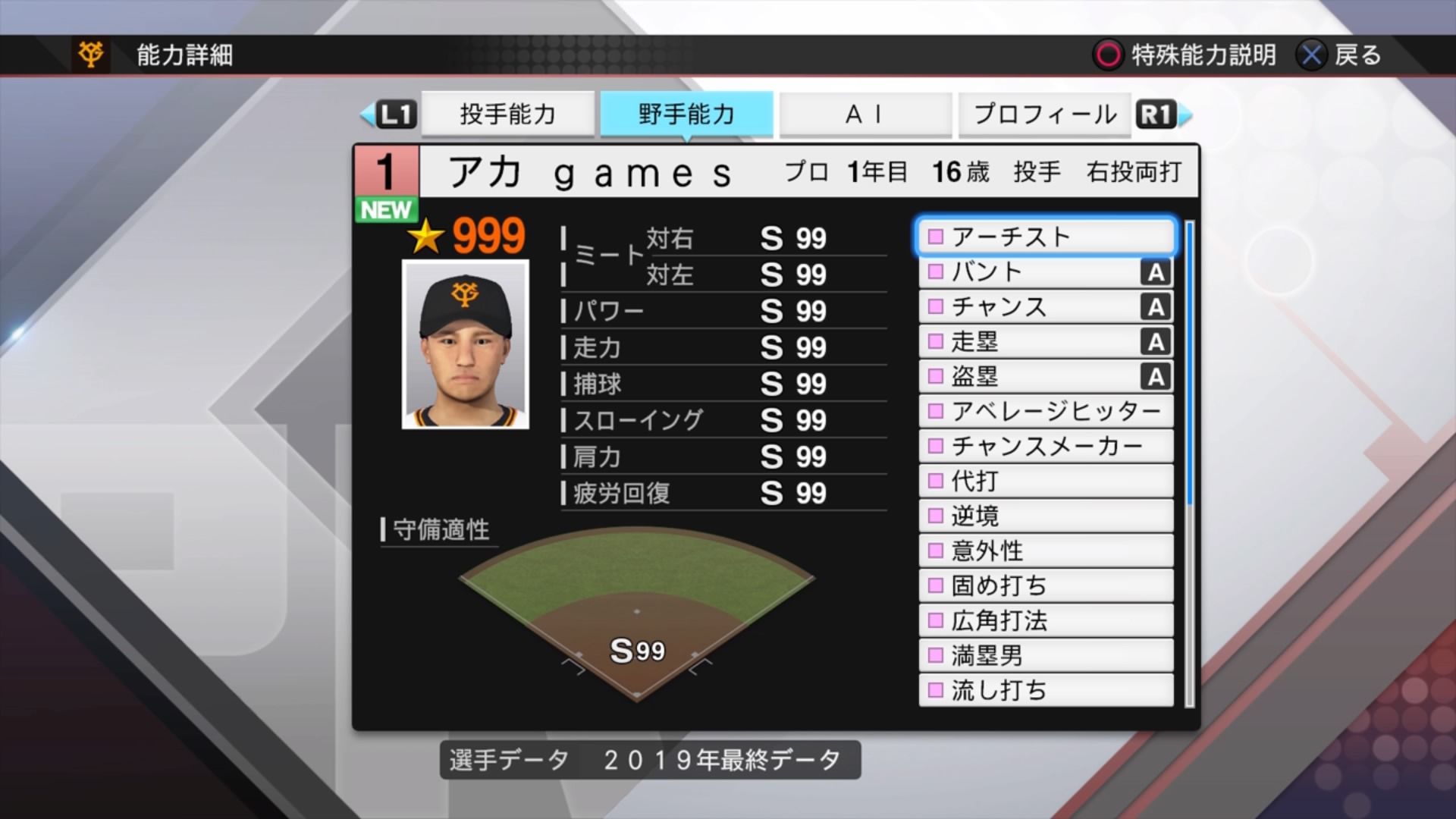Click the circle button icon for 特殊能力説明
Screen dimensions: 1456x819
1109,55
